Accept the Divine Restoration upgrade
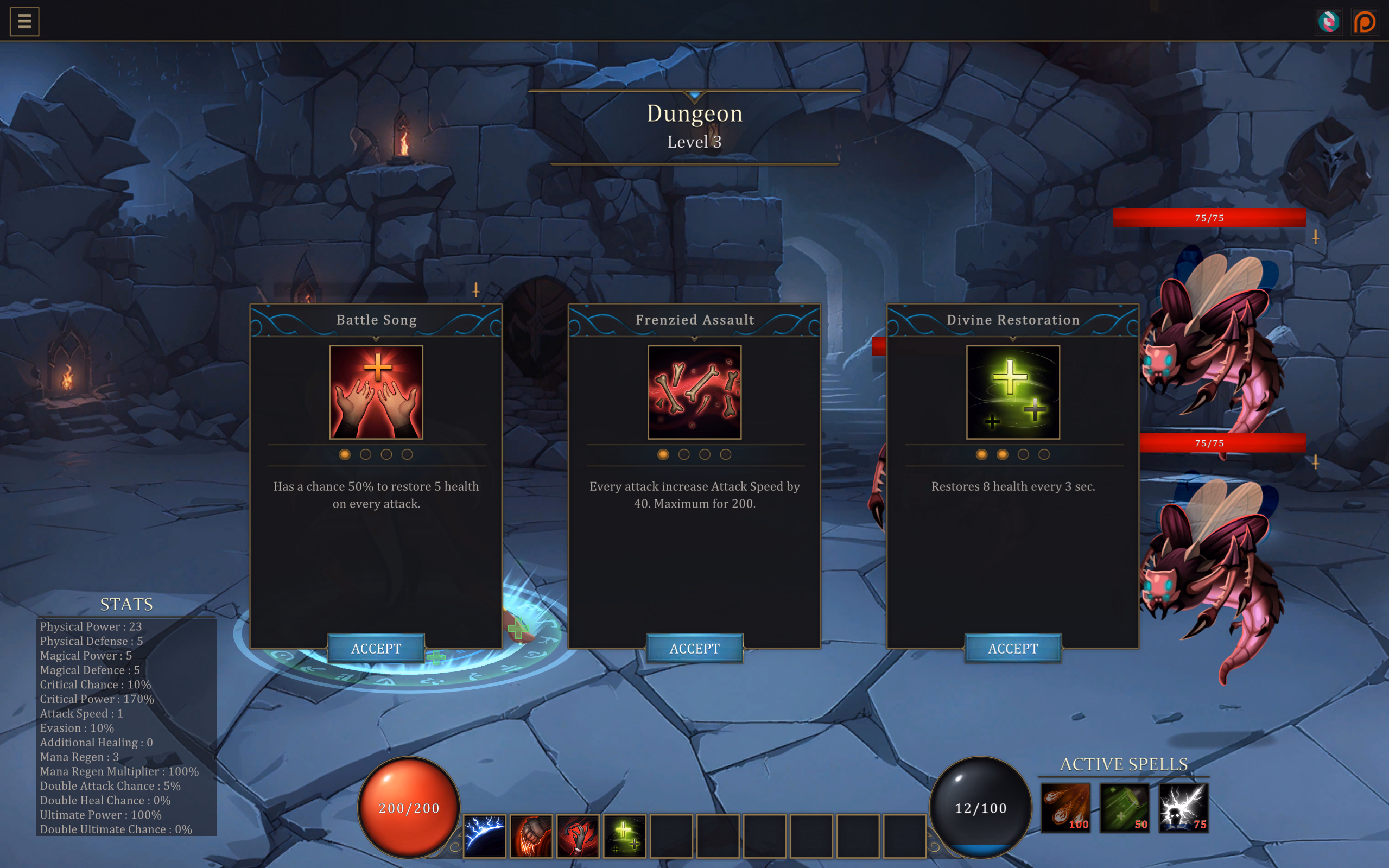This screenshot has height=868, width=1389. (x=1013, y=648)
